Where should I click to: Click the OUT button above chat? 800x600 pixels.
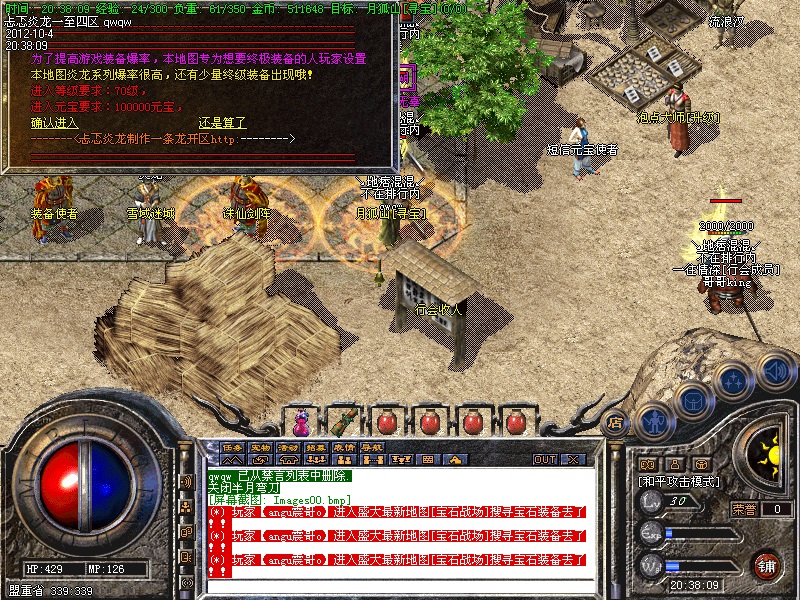tap(545, 459)
